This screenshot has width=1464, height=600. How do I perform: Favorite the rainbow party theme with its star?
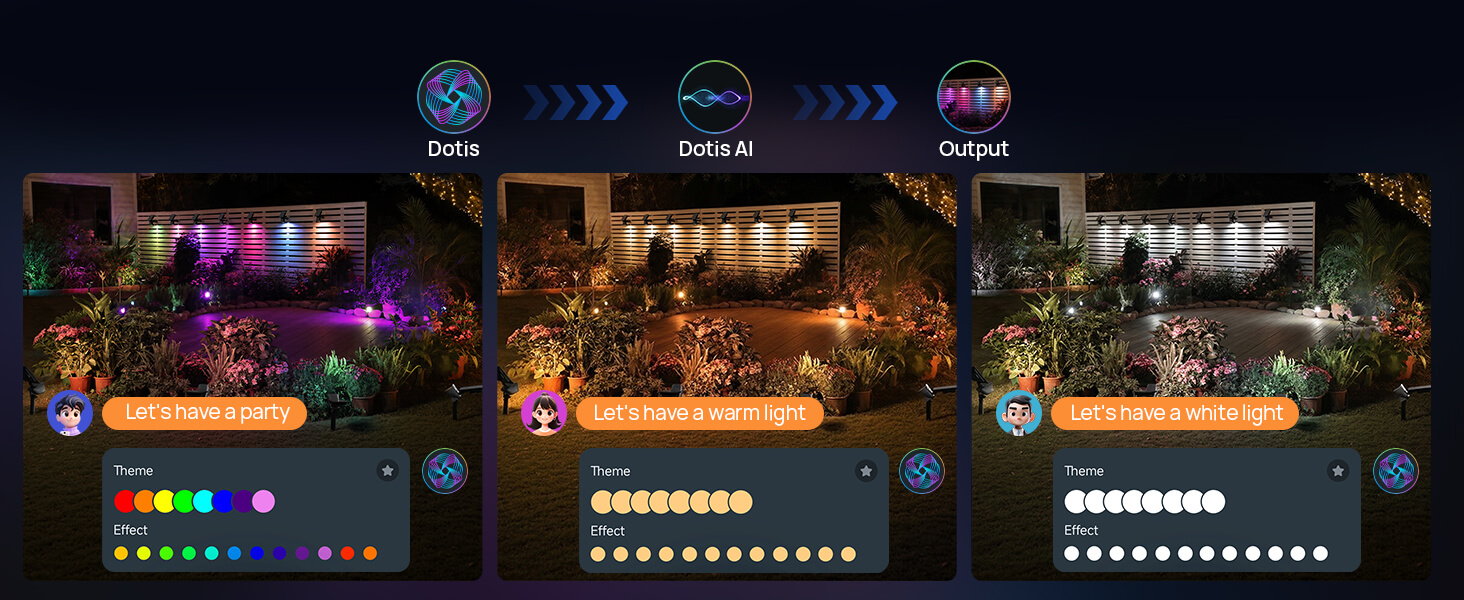point(388,470)
